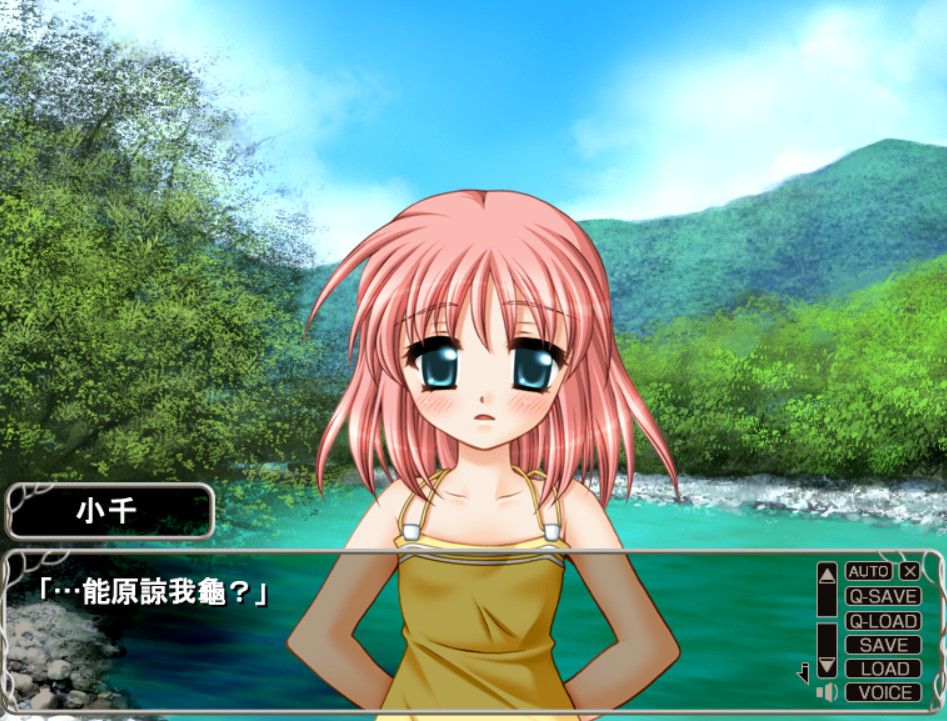Viewport: 947px width, 721px height.
Task: Open the SAVE menu
Action: [882, 644]
